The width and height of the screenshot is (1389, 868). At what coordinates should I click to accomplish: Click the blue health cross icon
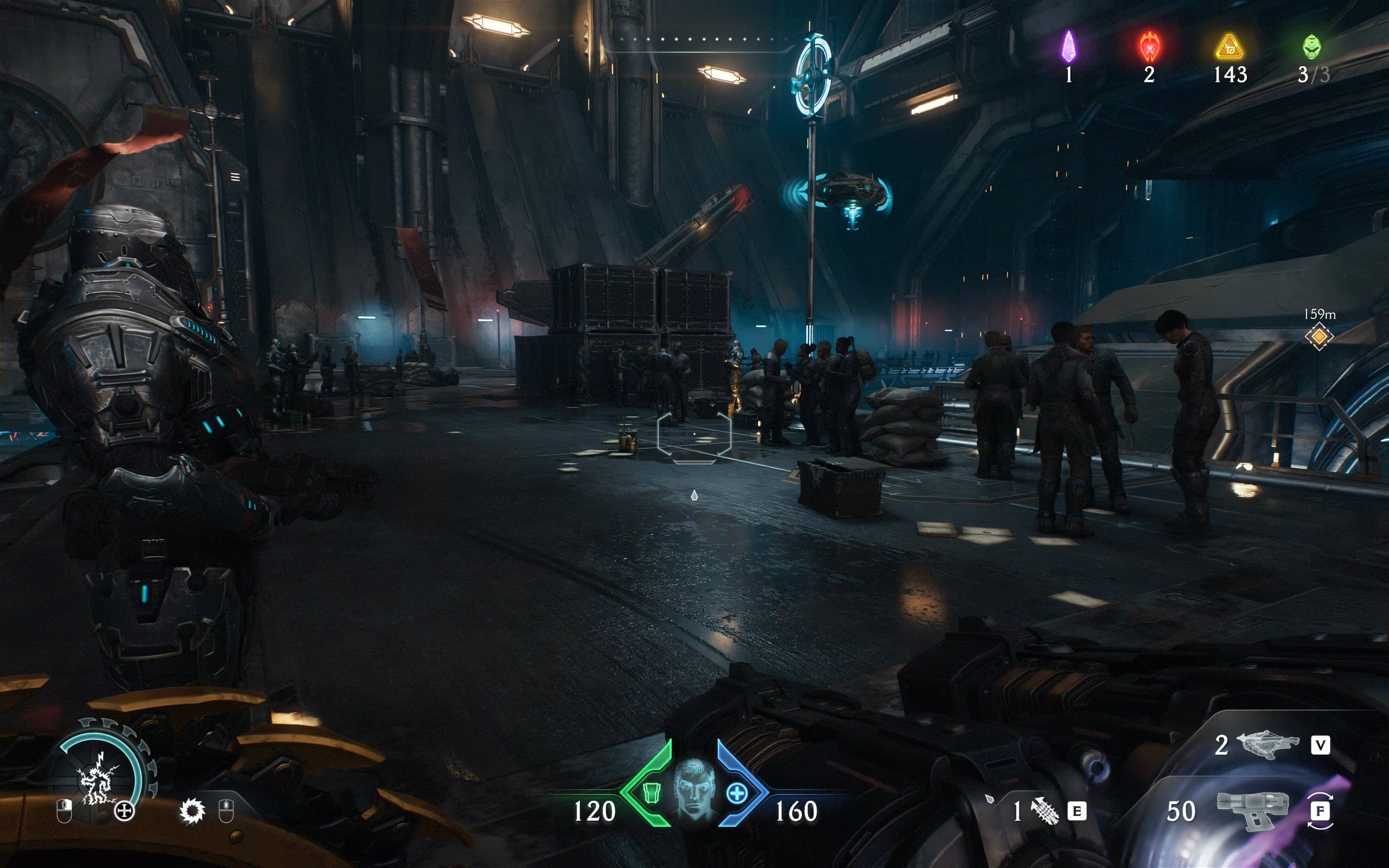(x=737, y=793)
